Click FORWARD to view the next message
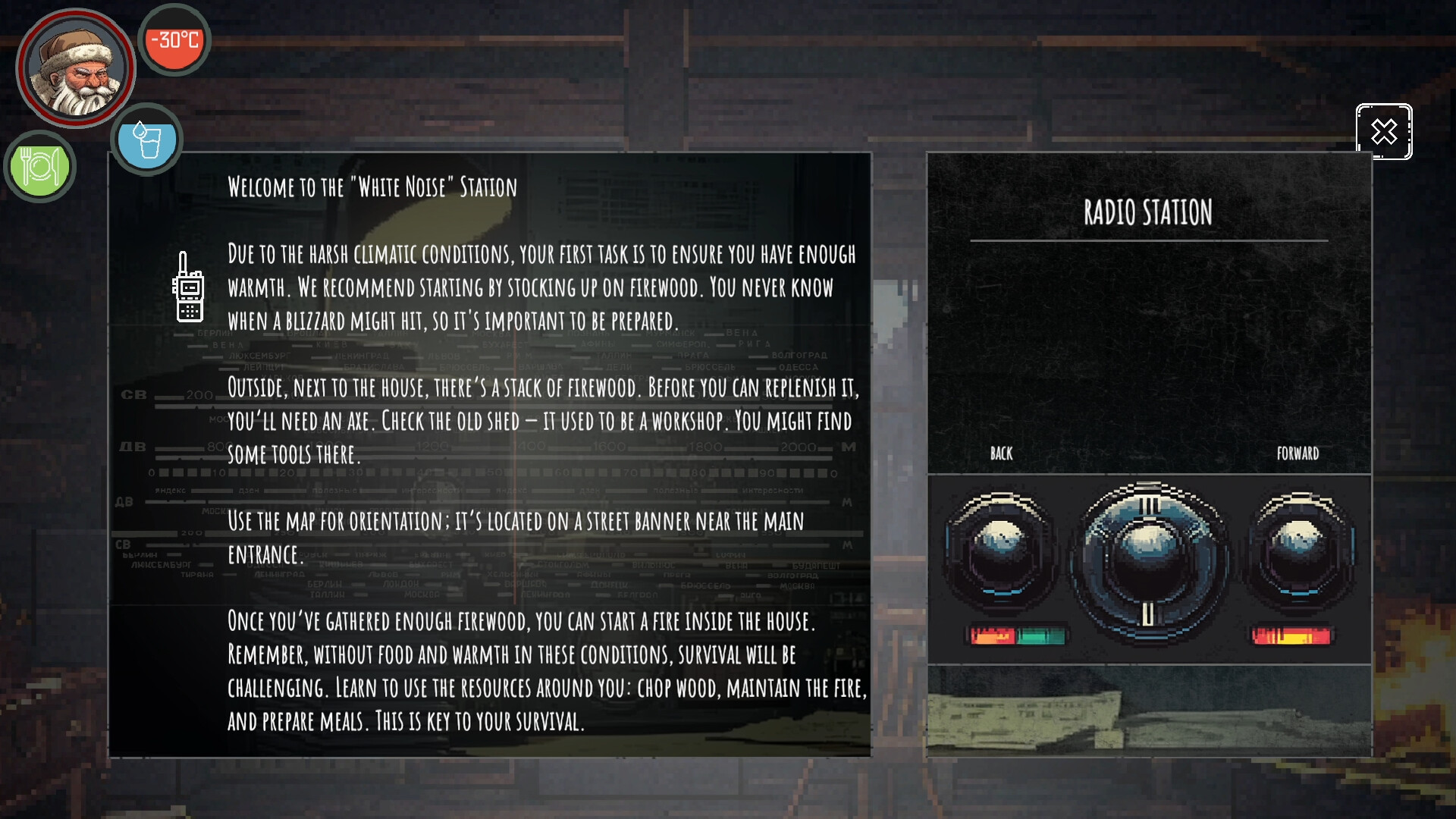Screen dimensions: 1456x819 [1298, 453]
